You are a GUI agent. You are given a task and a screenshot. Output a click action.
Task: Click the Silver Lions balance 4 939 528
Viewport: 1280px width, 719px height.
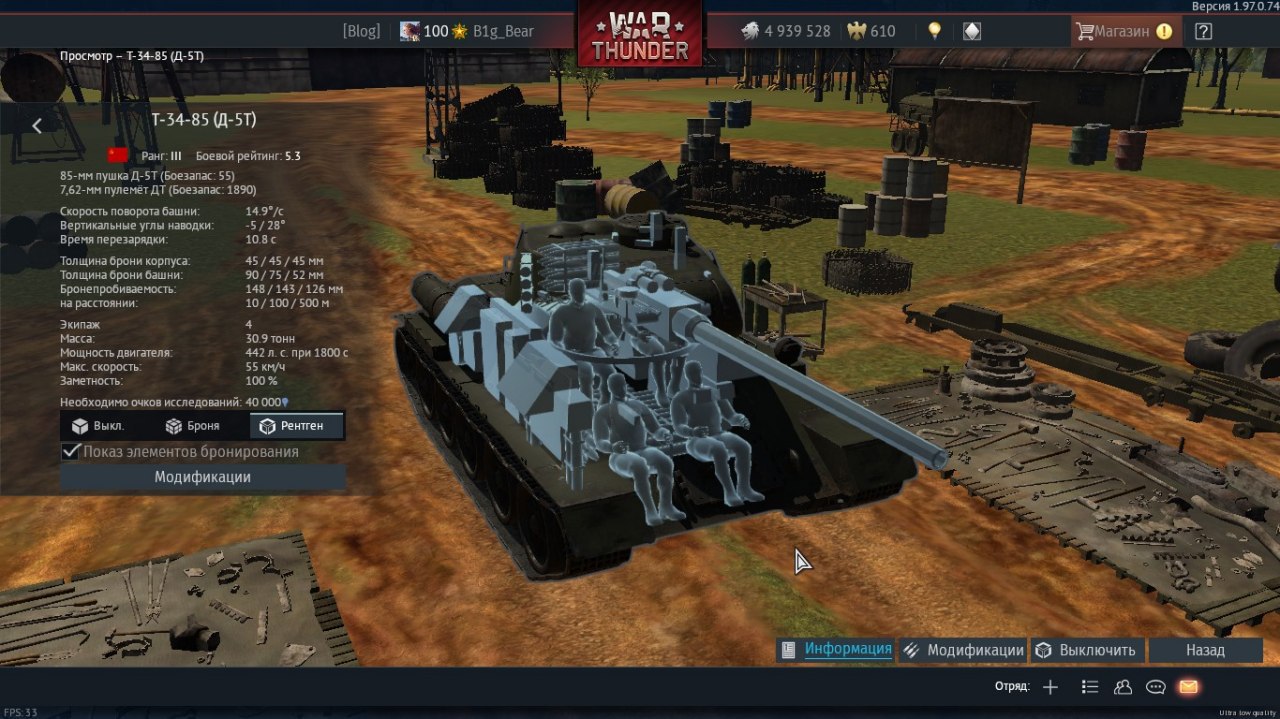click(786, 31)
